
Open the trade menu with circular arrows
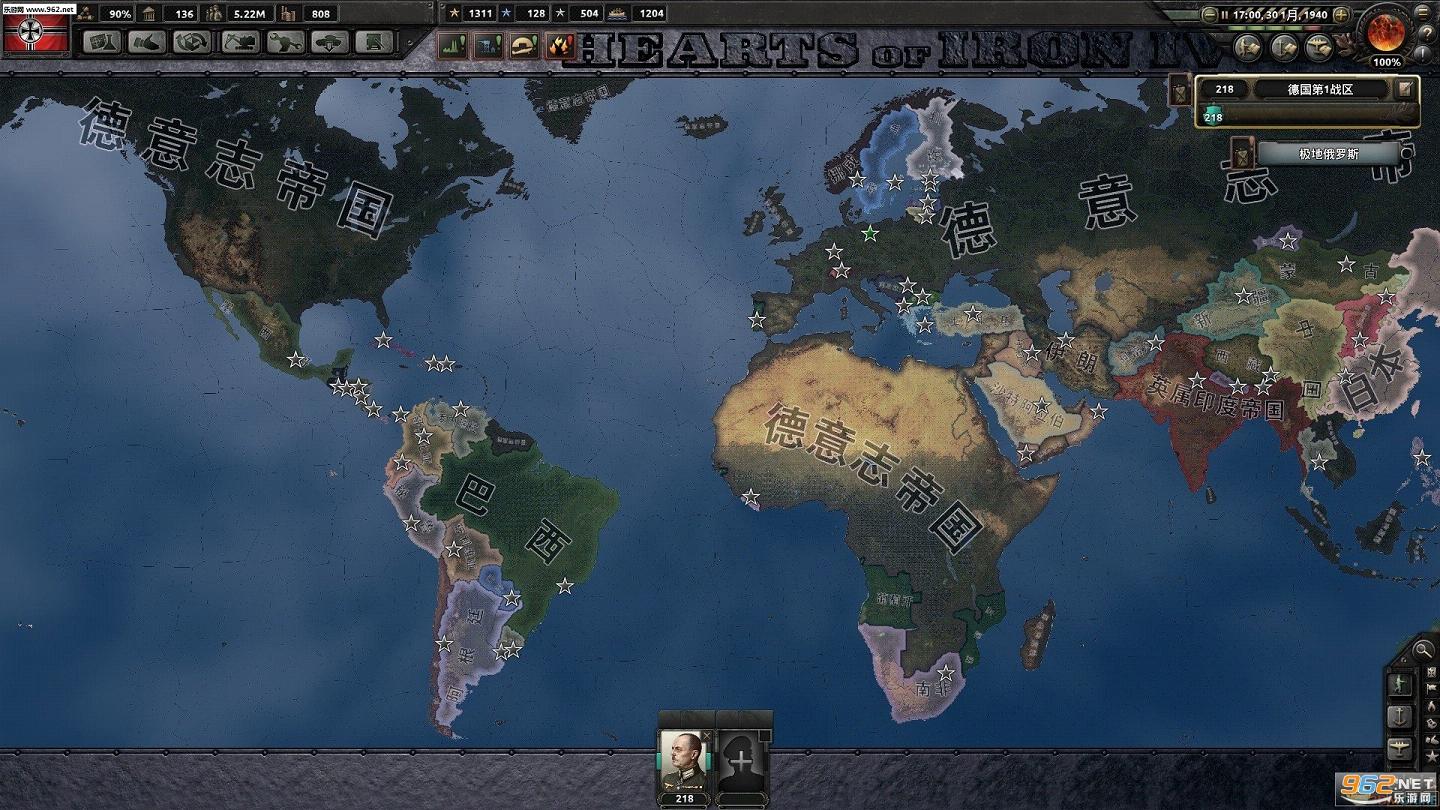click(x=193, y=42)
